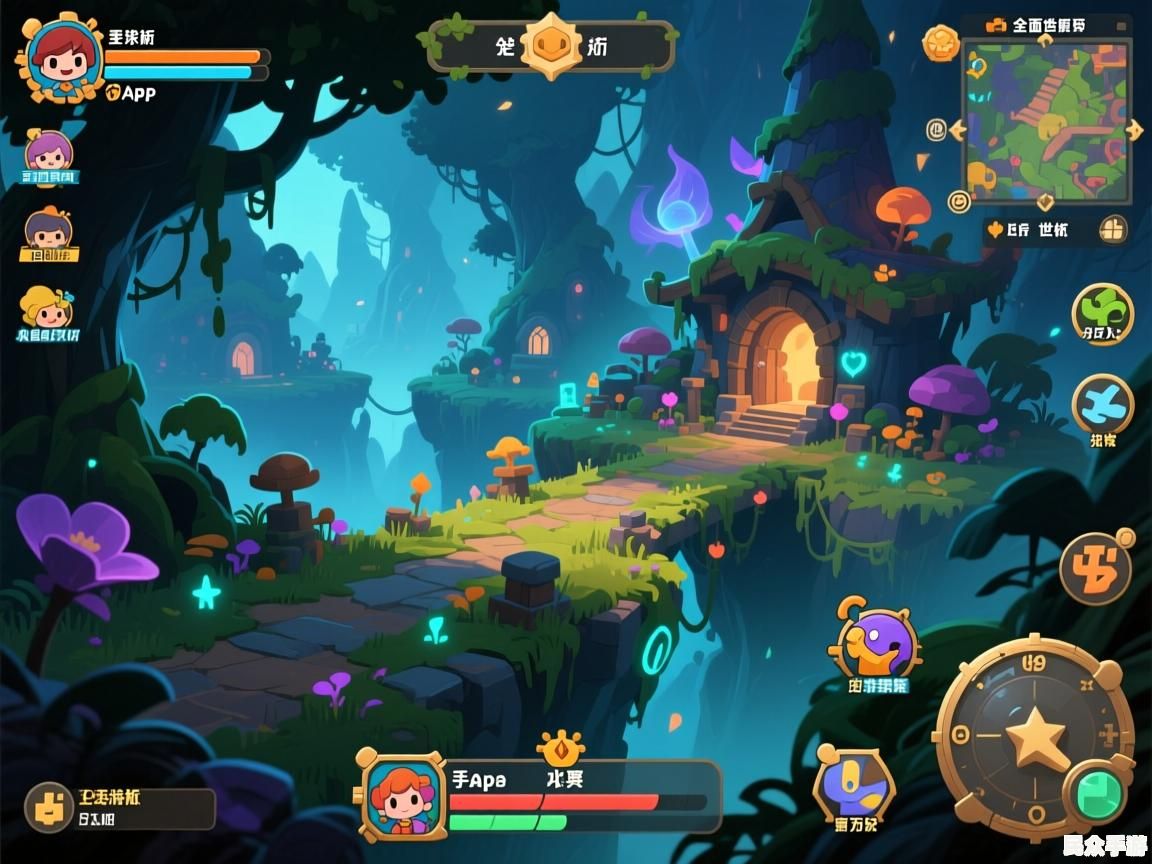Click the bottom-left orange-icon panel
This screenshot has height=864, width=1152.
pos(118,808)
